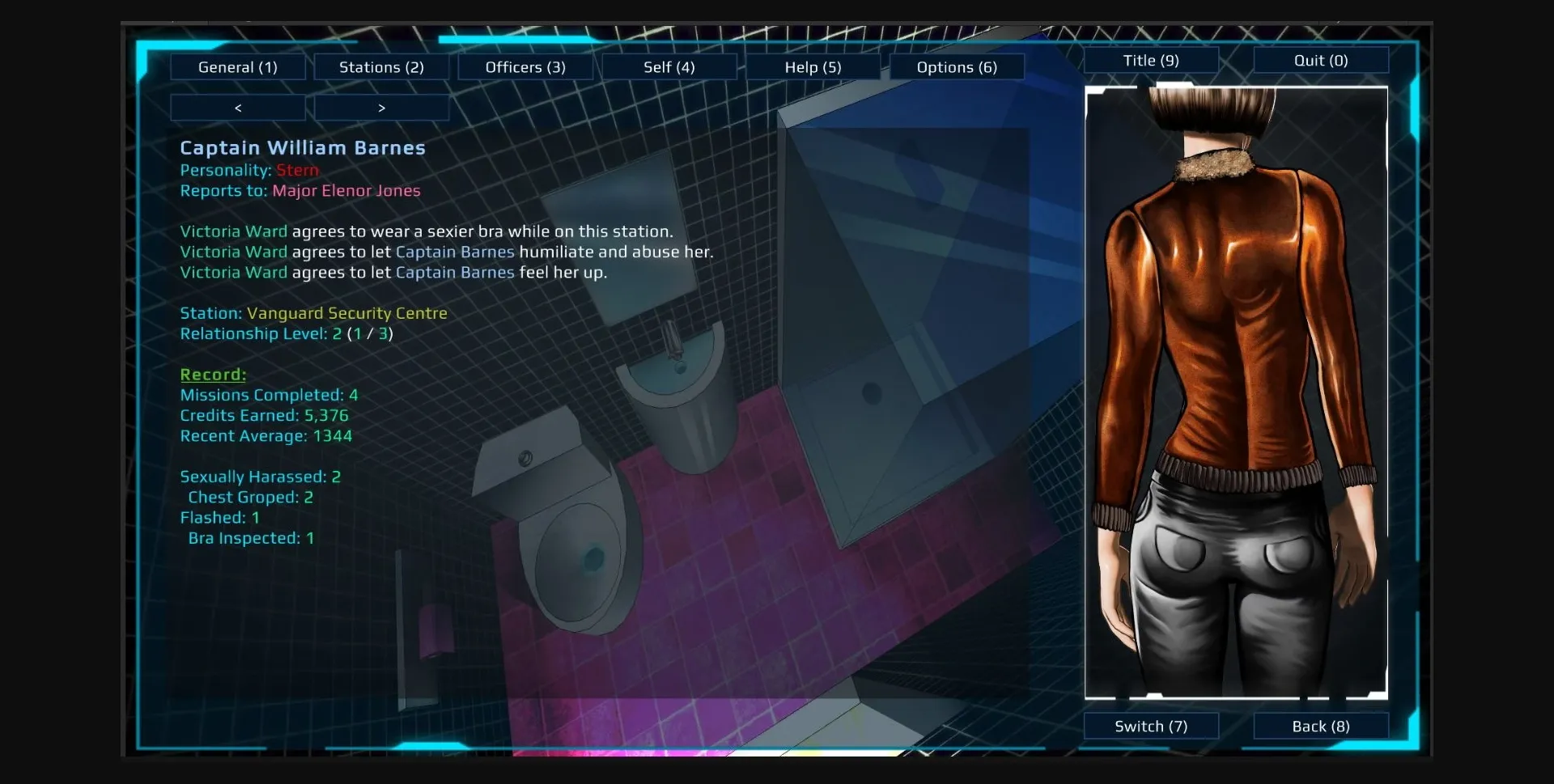1554x784 pixels.
Task: Click the Vanguard Security Centre station link
Action: (348, 313)
